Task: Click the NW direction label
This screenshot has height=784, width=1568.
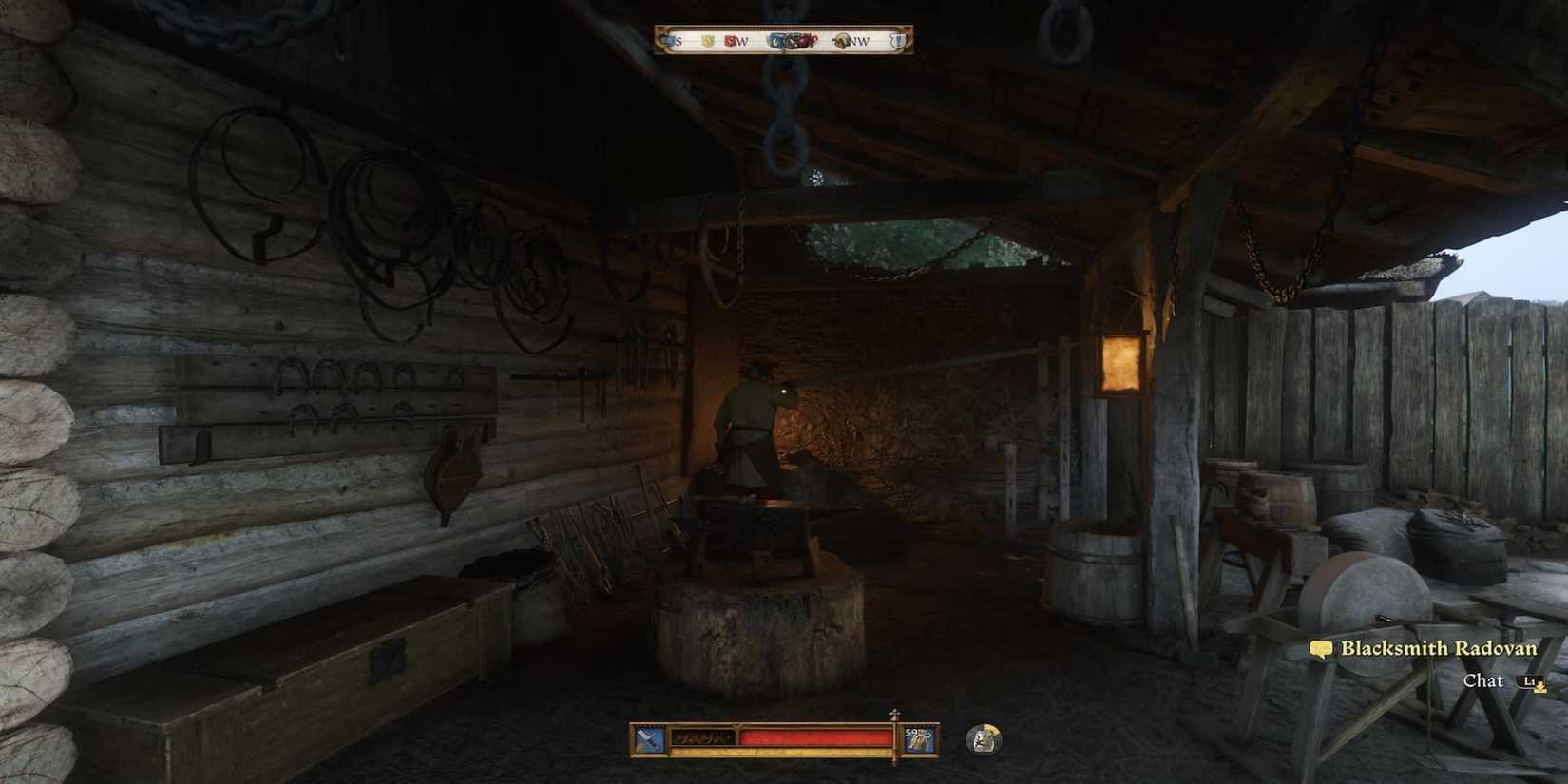Action: pos(860,41)
